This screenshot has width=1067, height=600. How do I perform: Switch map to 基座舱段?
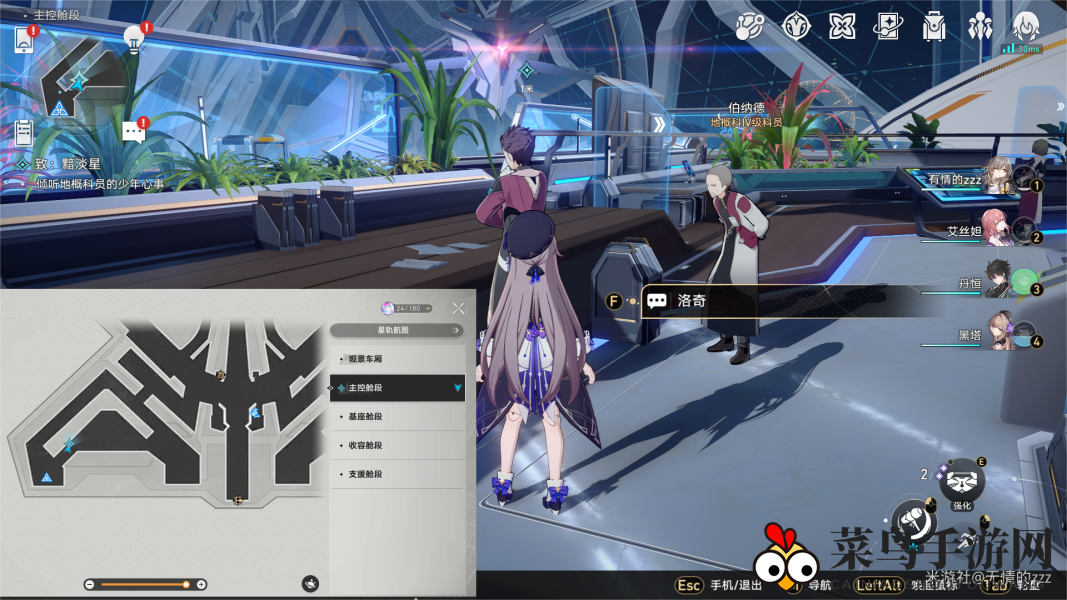(x=397, y=416)
